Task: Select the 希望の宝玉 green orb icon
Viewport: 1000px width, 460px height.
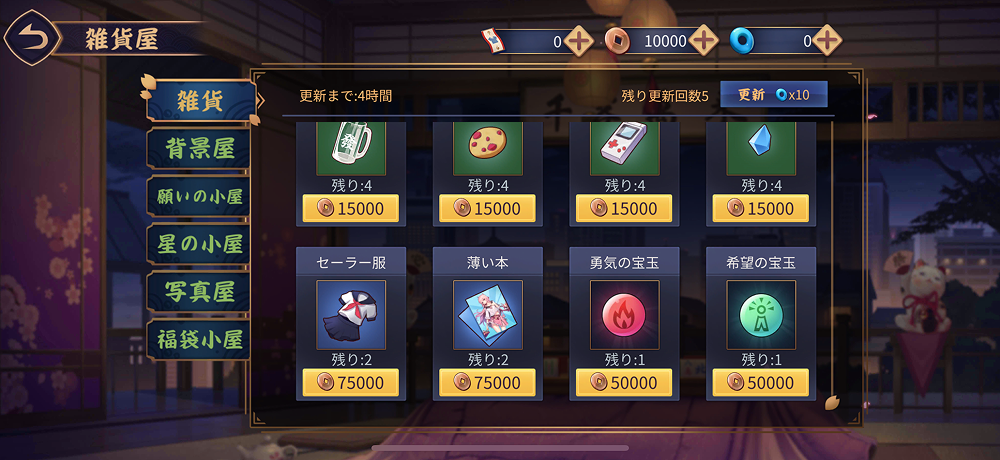Action: click(761, 314)
